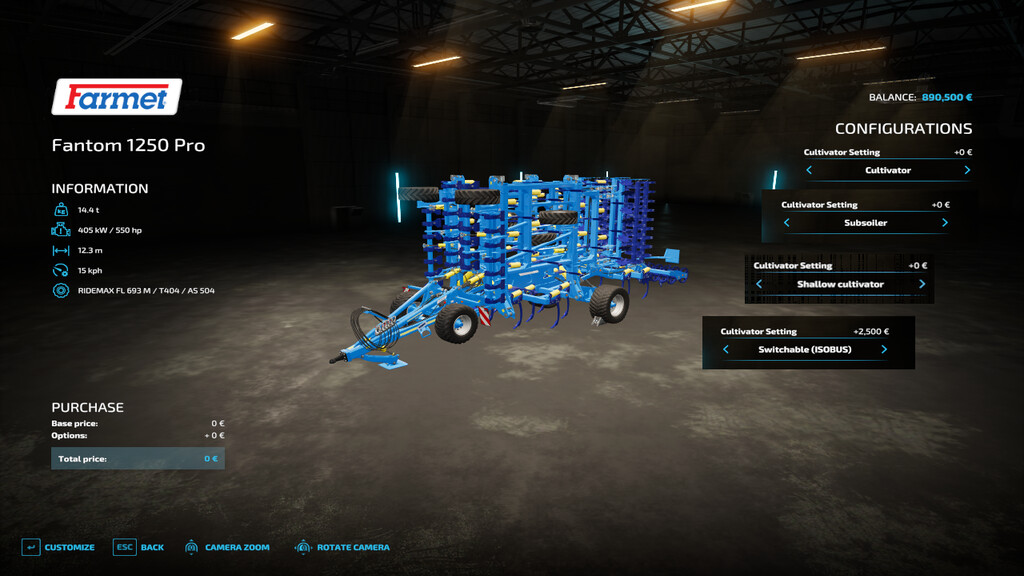Click the right arrow beside the Cultivator option

coord(967,171)
